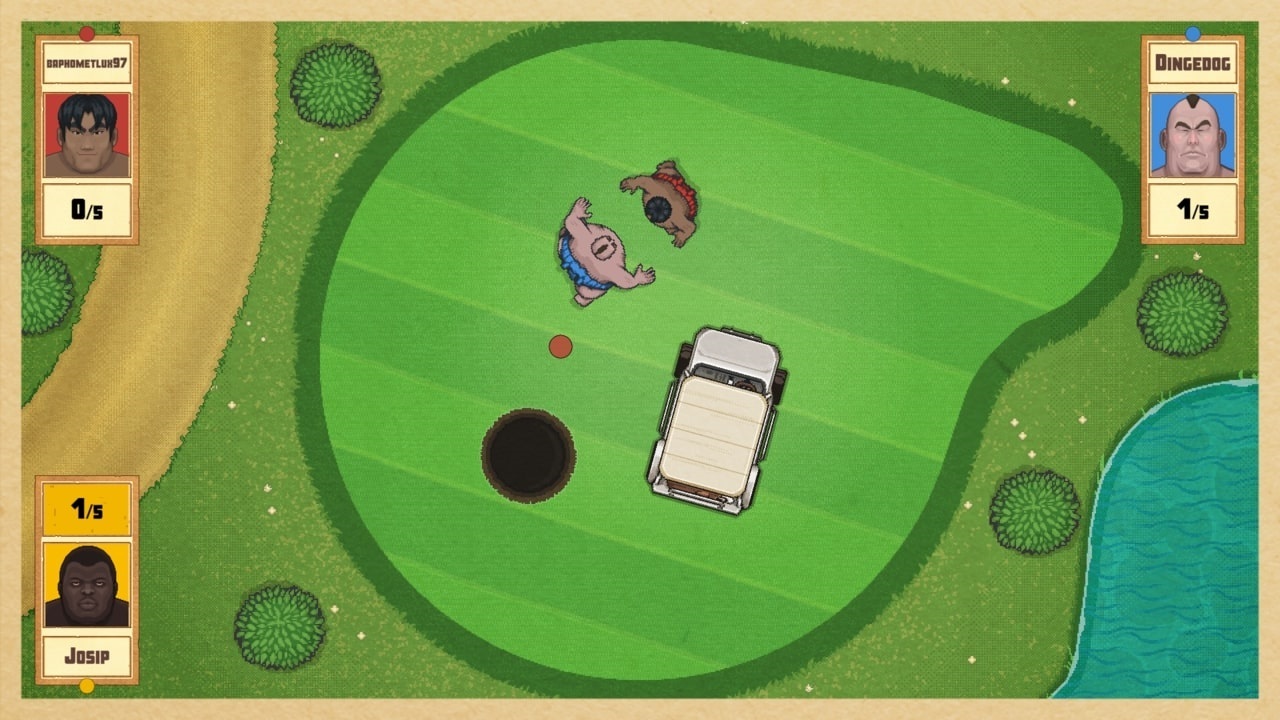Click the black hole on the green
The image size is (1280, 720).
528,455
